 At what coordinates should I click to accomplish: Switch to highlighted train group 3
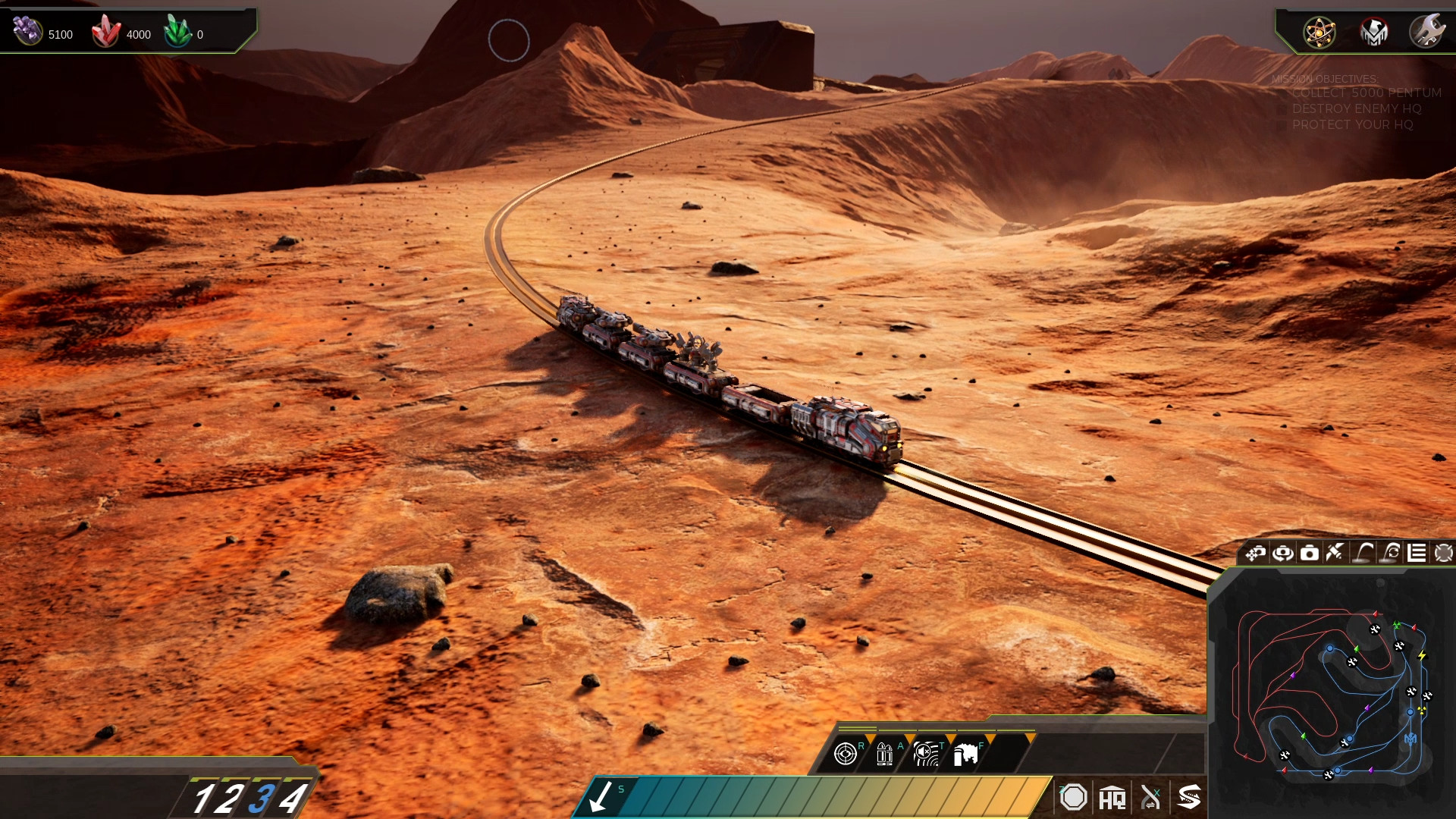point(262,799)
